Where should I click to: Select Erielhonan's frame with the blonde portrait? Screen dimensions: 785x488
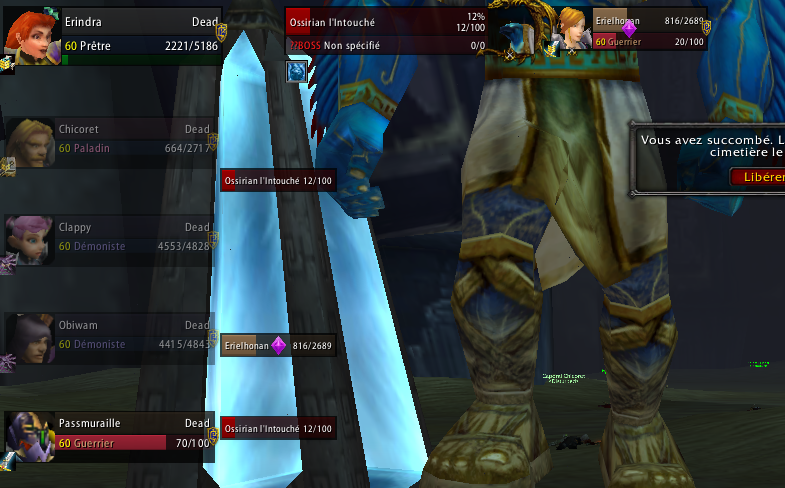(648, 30)
